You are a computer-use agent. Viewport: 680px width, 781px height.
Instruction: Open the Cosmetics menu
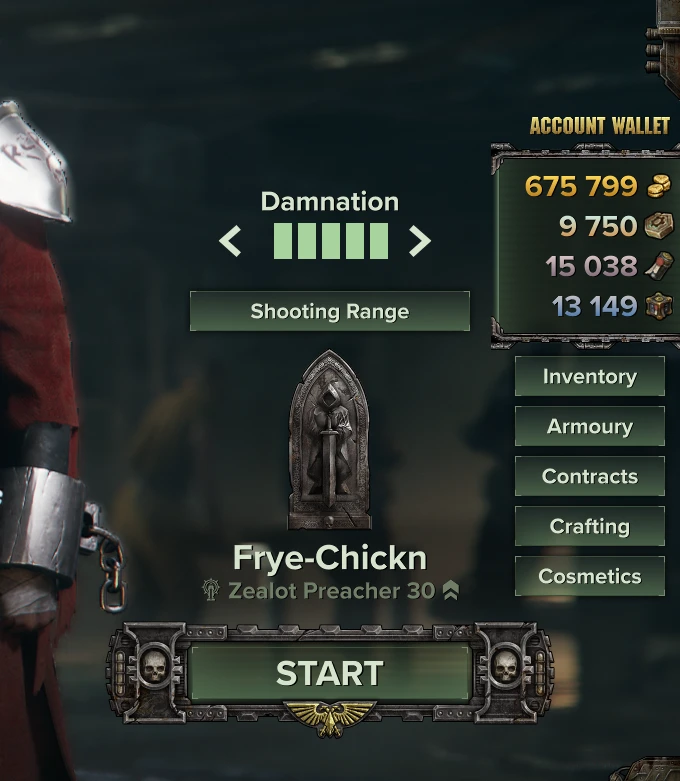589,576
